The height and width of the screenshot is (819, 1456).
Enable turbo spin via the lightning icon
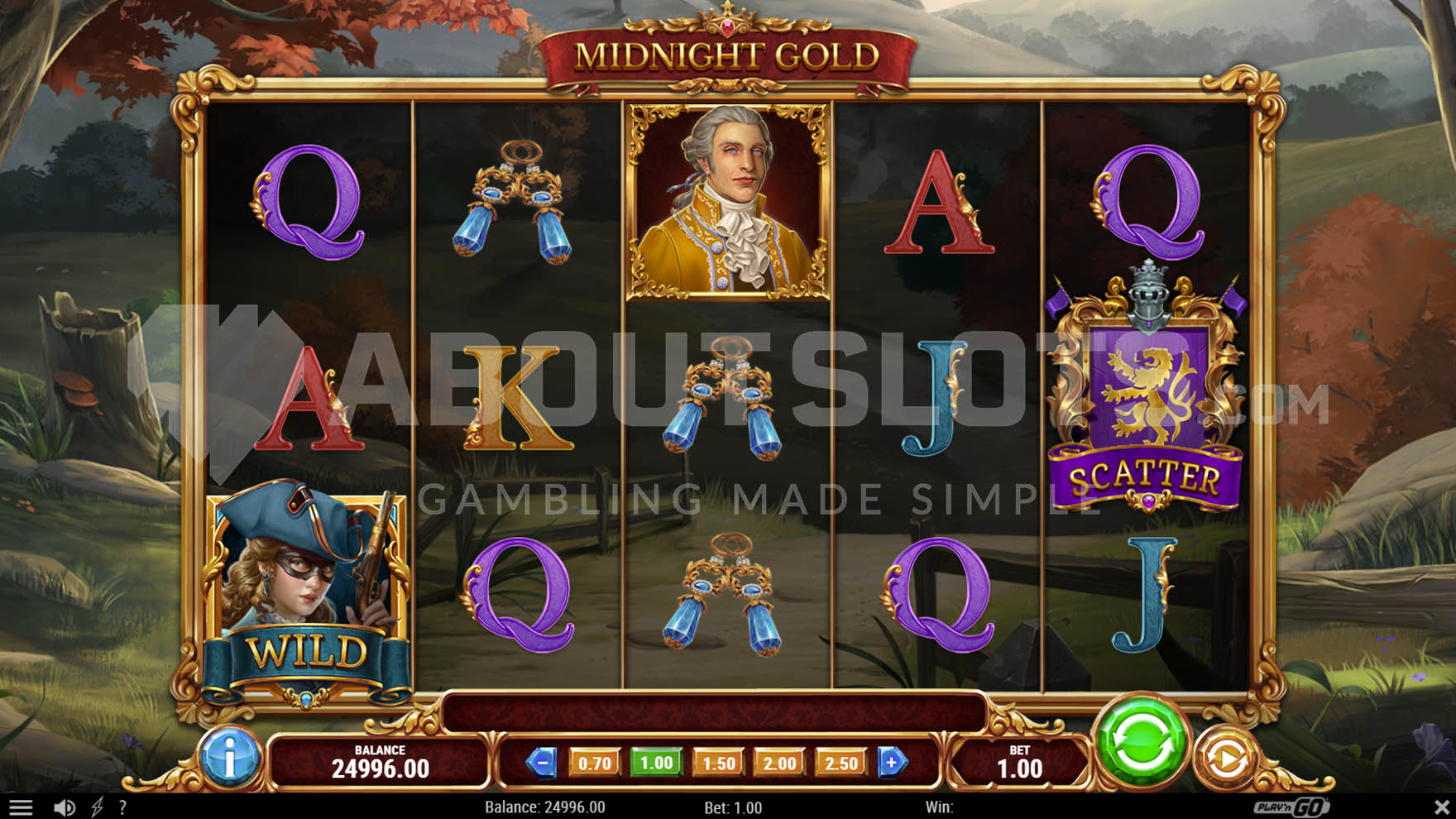tap(99, 806)
